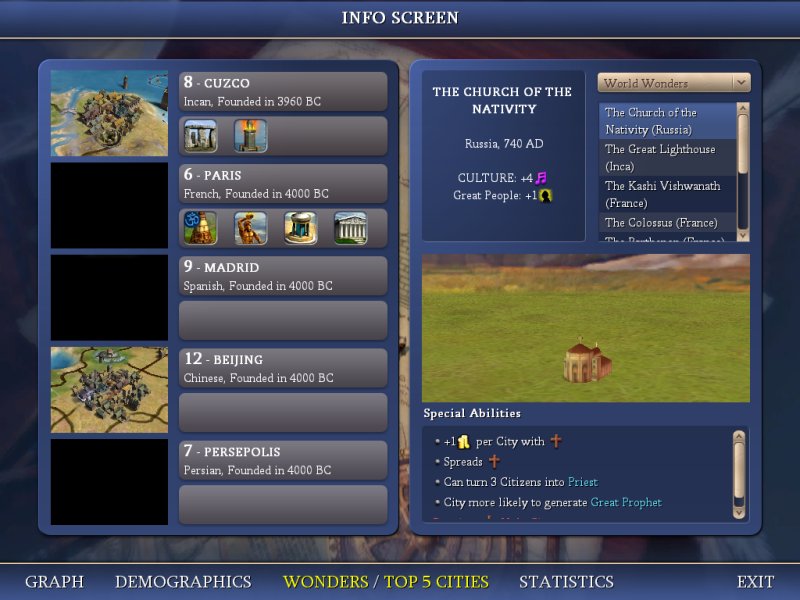Choose the Madrid city entry

(283, 275)
